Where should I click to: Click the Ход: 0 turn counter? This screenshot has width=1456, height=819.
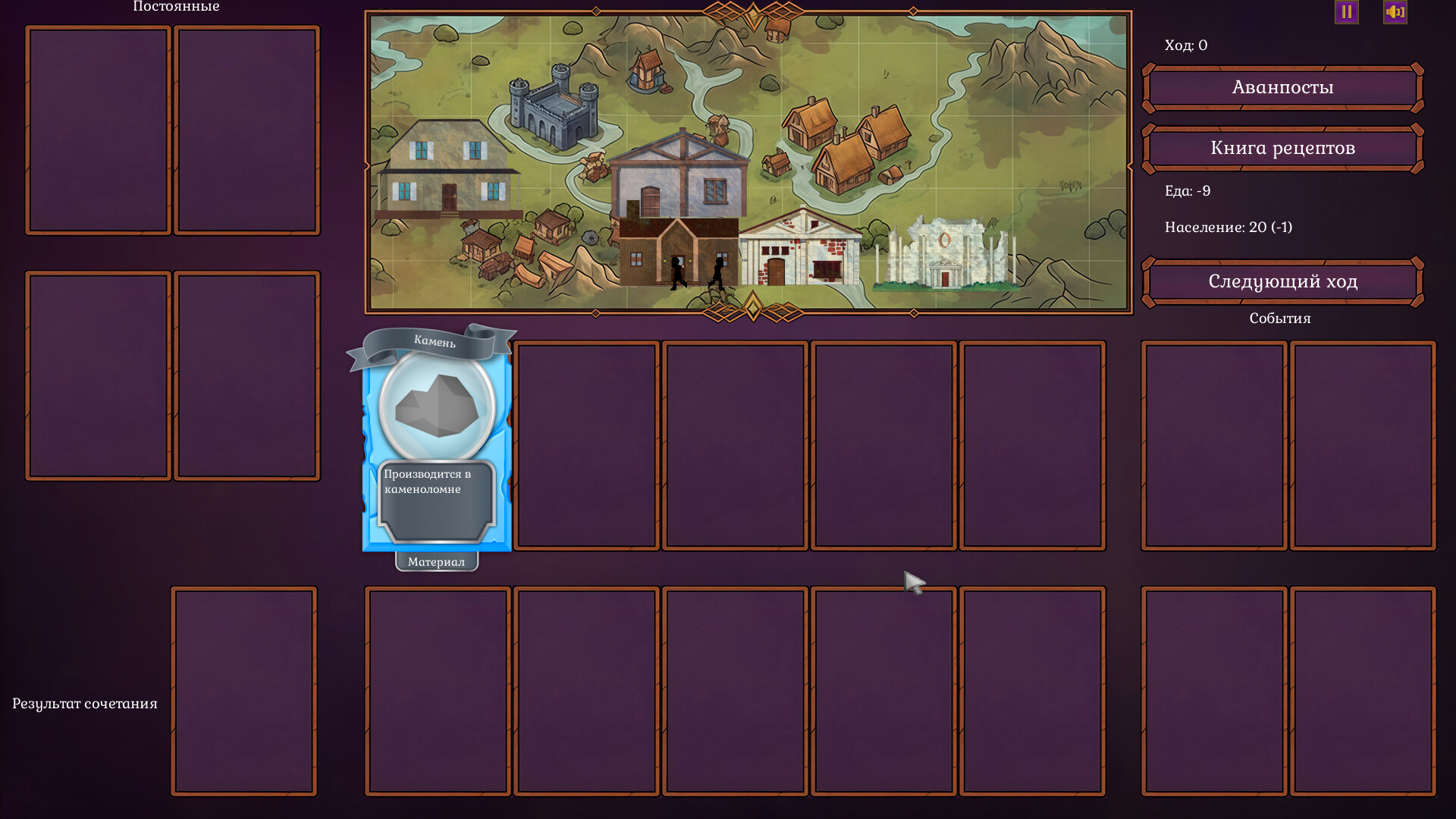[x=1186, y=45]
